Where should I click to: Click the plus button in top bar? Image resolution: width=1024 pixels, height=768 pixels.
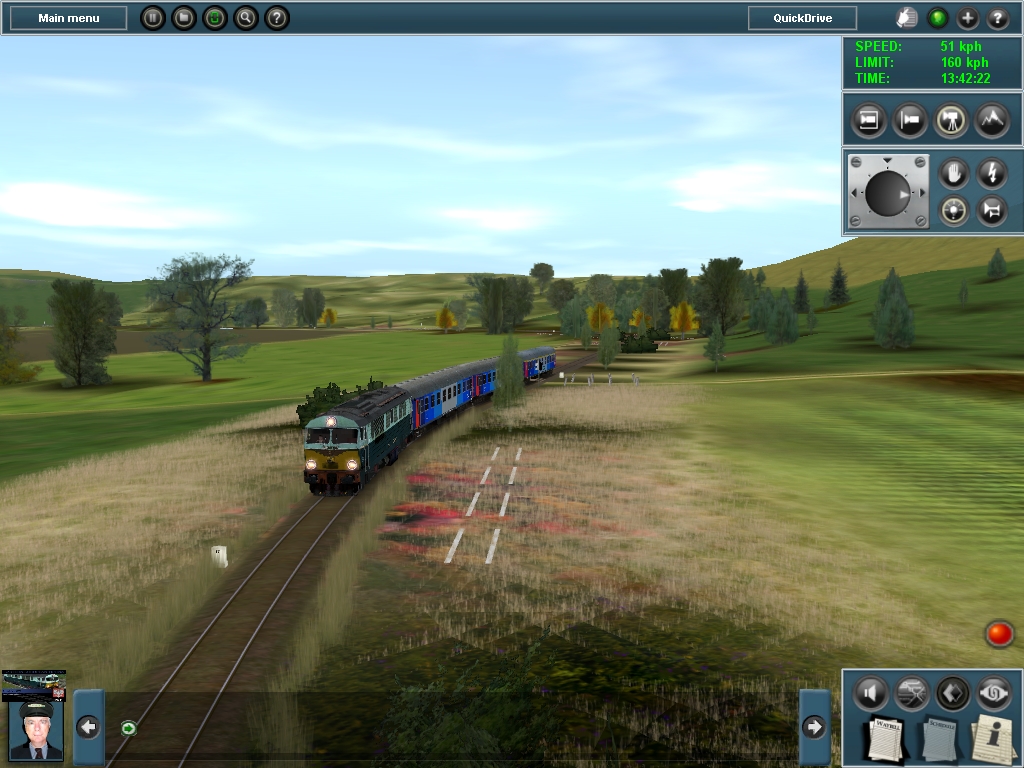coord(968,18)
